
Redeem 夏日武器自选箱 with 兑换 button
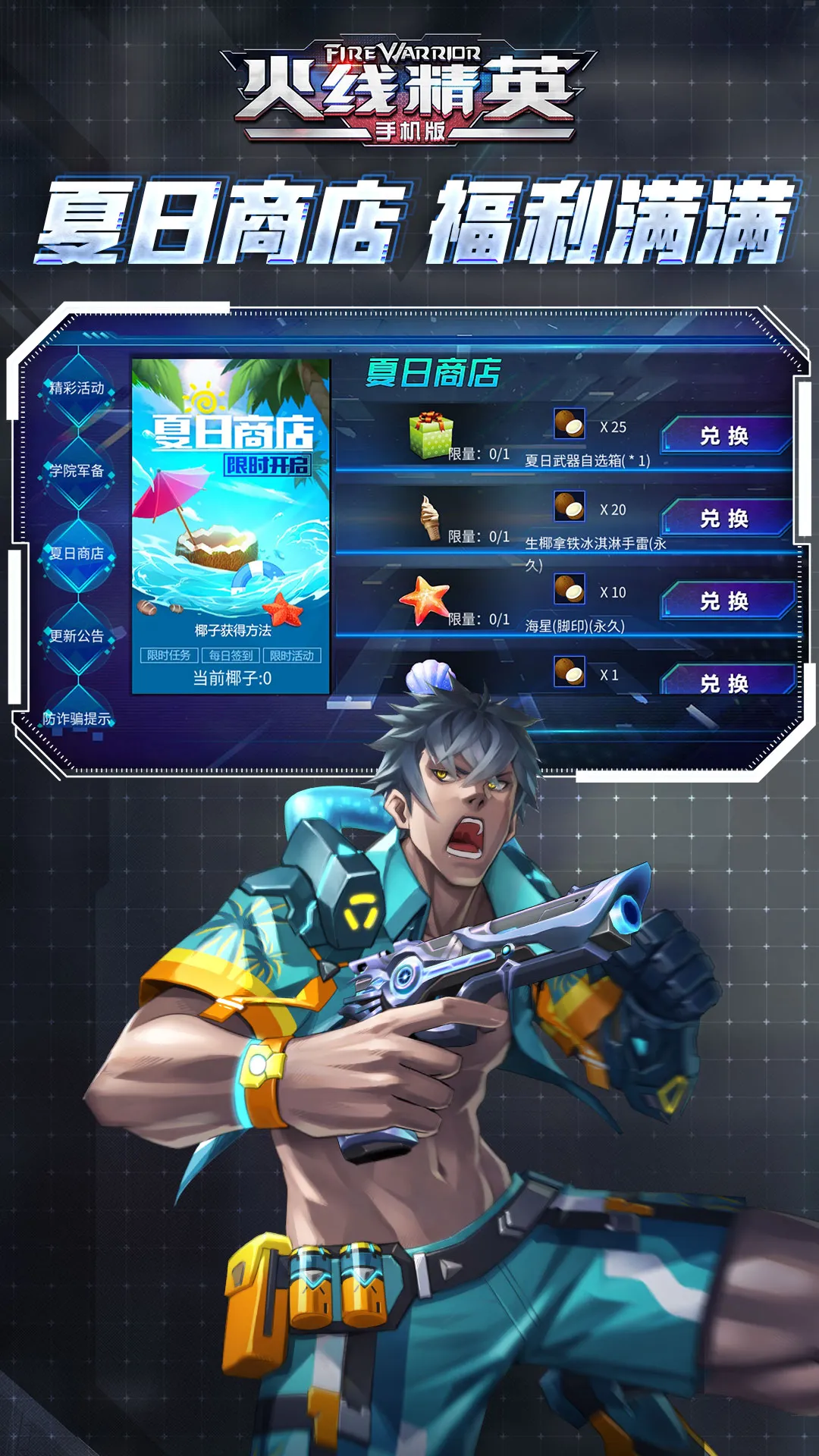coord(725,436)
